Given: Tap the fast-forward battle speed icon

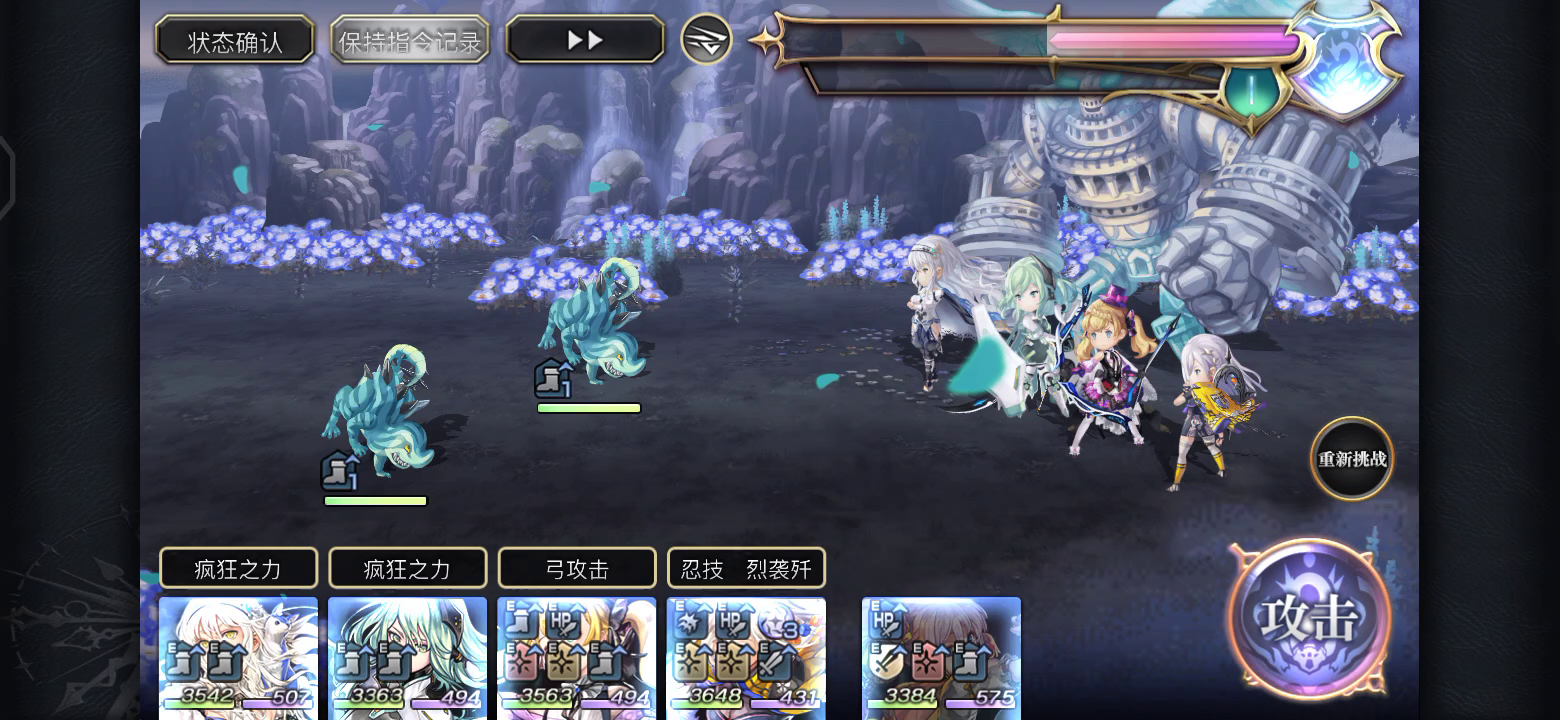Looking at the screenshot, I should [584, 39].
